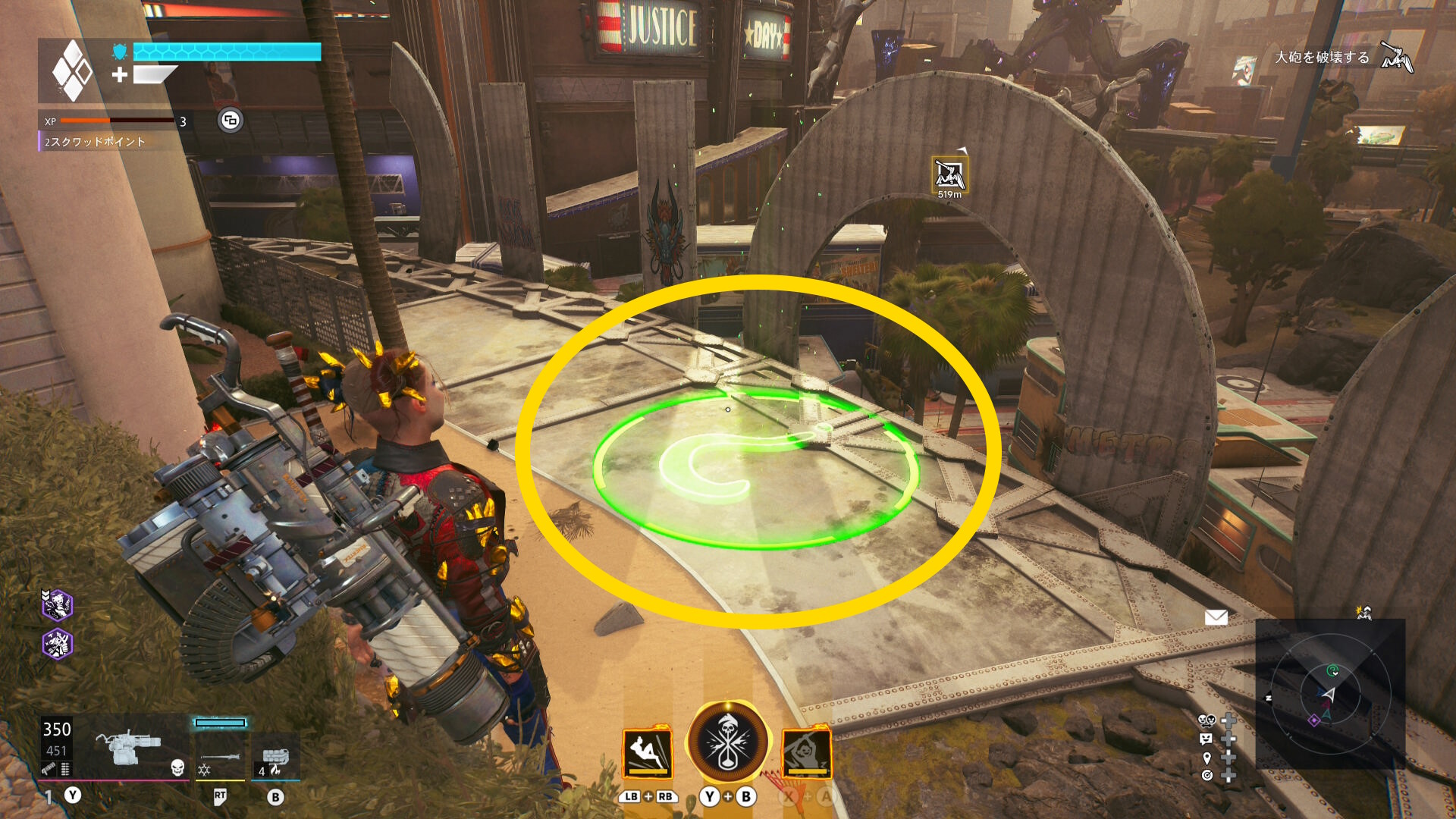Open the envelope mail notification
1456x819 pixels.
coord(1216,617)
